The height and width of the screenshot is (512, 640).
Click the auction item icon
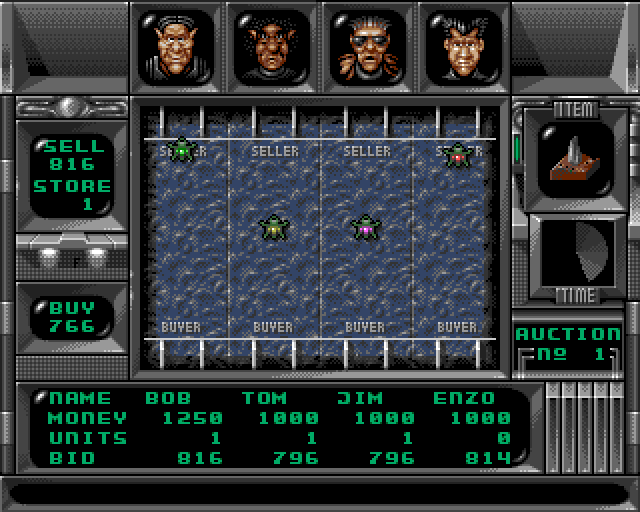point(571,160)
